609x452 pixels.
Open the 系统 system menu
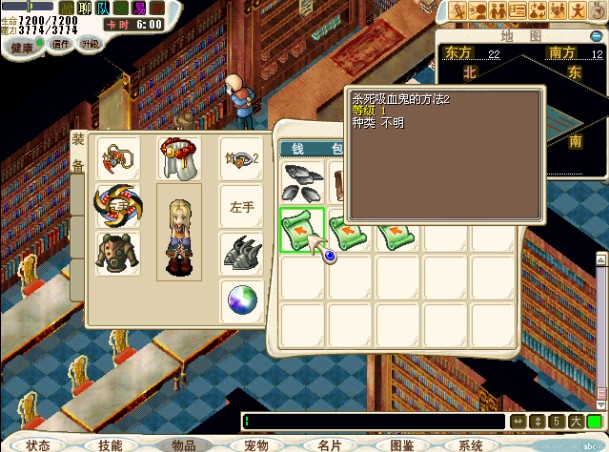[470, 445]
